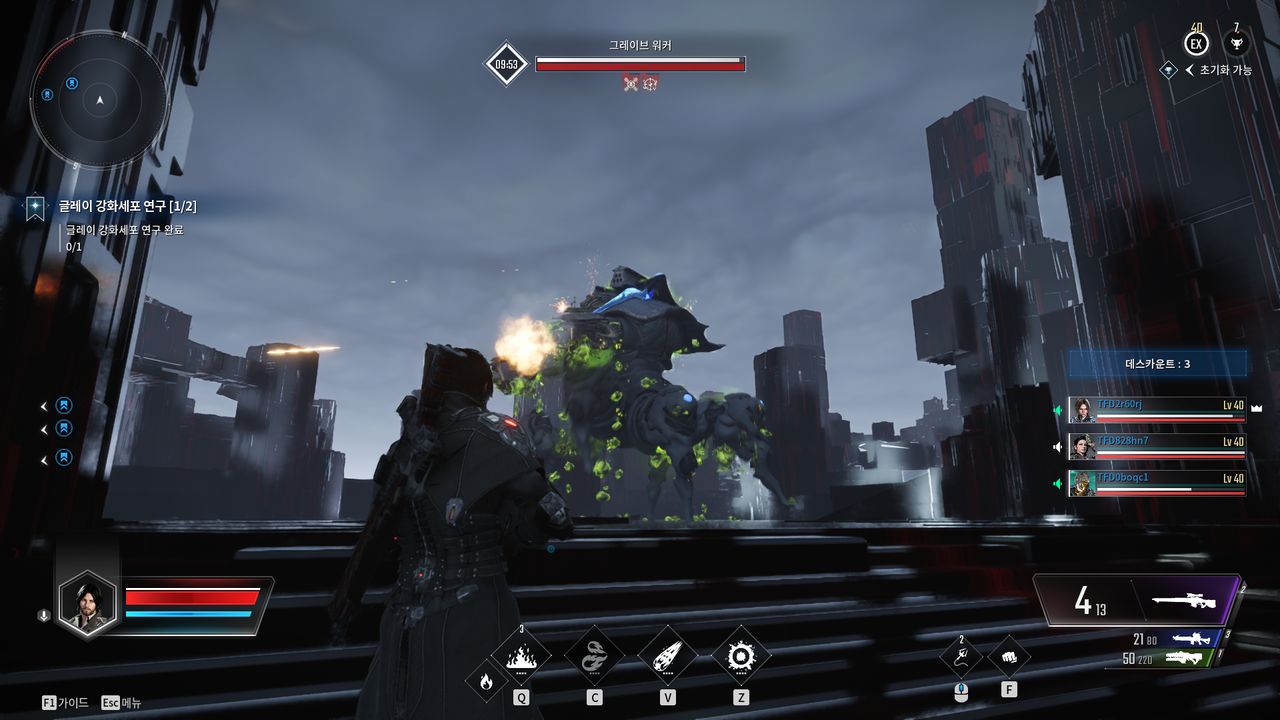The height and width of the screenshot is (720, 1280).
Task: Use the twin serpent flame skill
Action: [594, 656]
